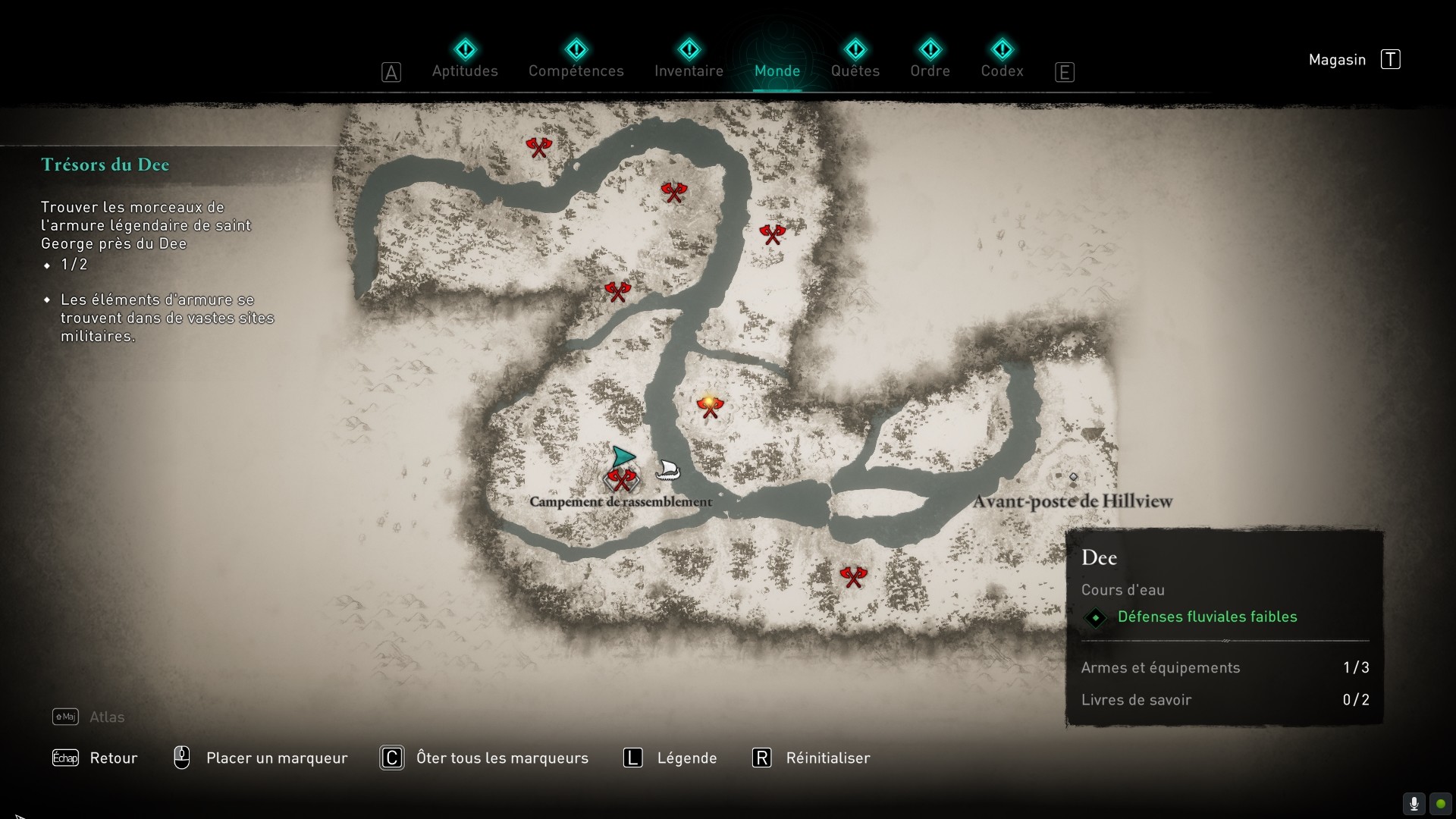Screen dimensions: 1456x819
Task: Select the raid axes marker near Campement de rassemblement
Action: point(622,479)
